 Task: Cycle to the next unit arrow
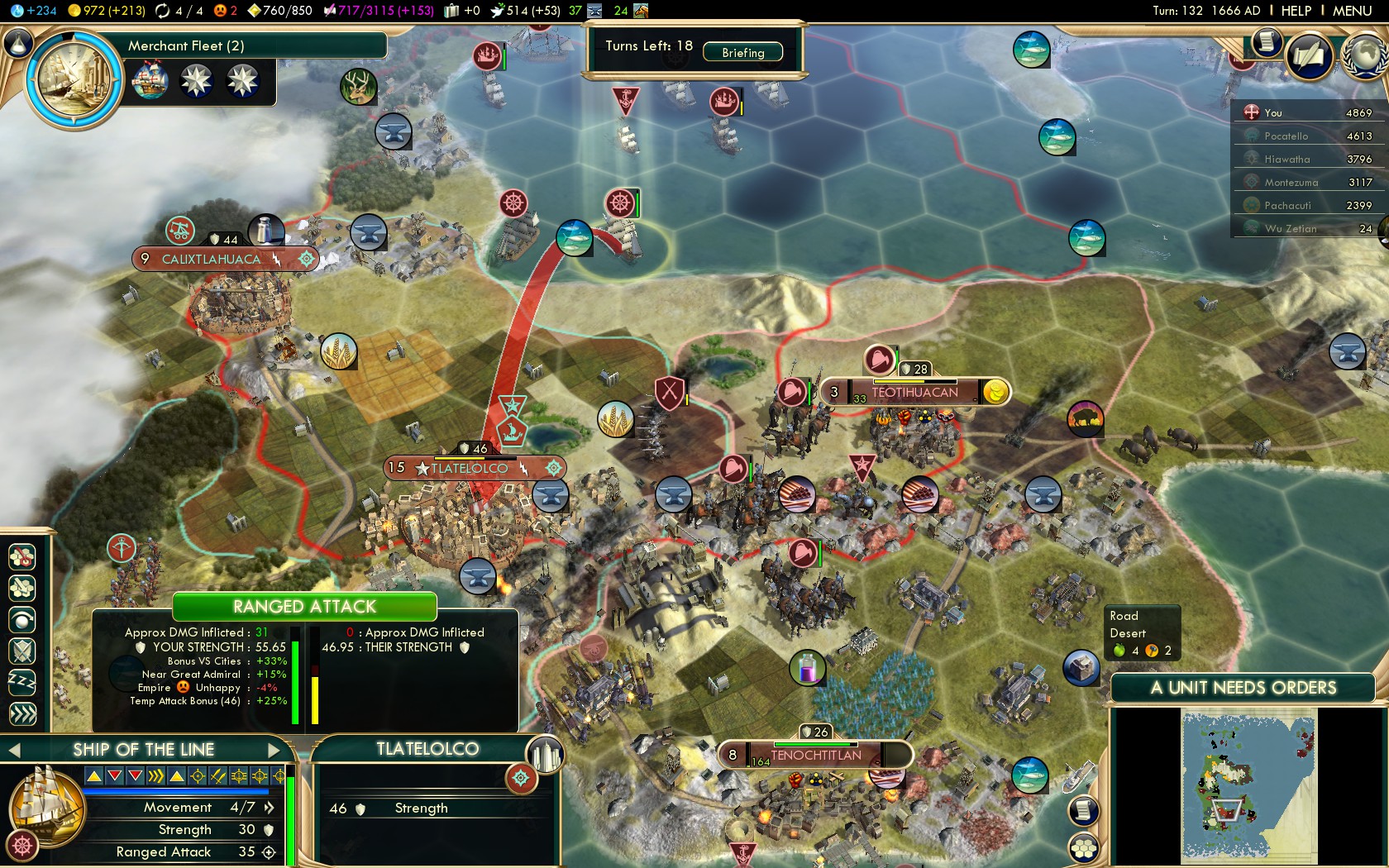[274, 750]
